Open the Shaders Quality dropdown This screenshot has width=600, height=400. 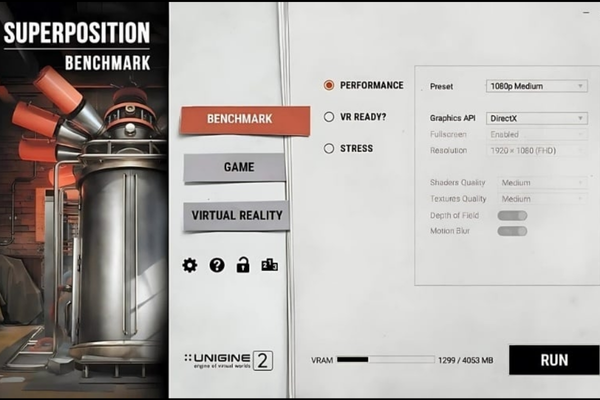tap(542, 183)
